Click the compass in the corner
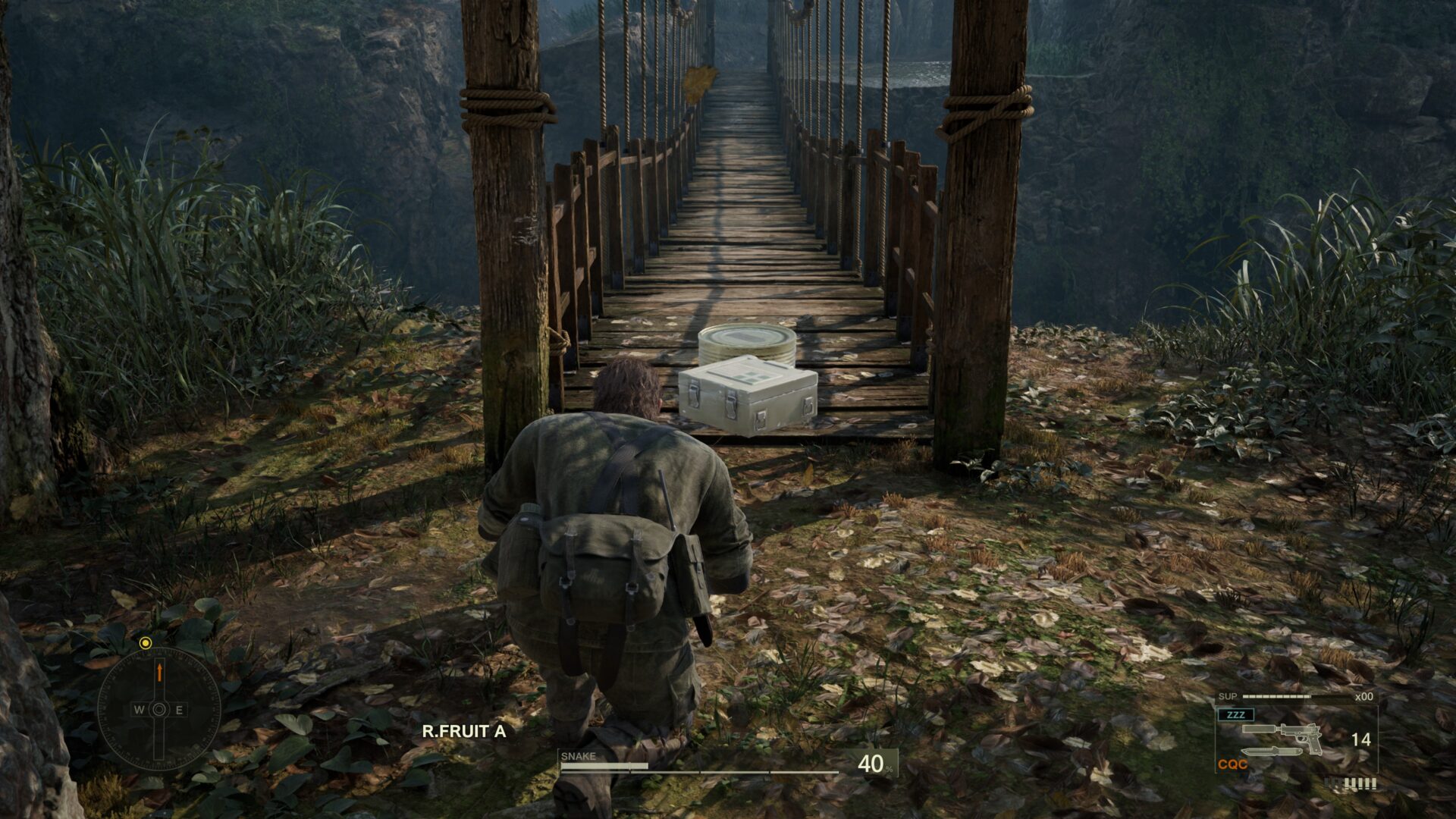Screen dimensions: 1456x819 pos(158,709)
